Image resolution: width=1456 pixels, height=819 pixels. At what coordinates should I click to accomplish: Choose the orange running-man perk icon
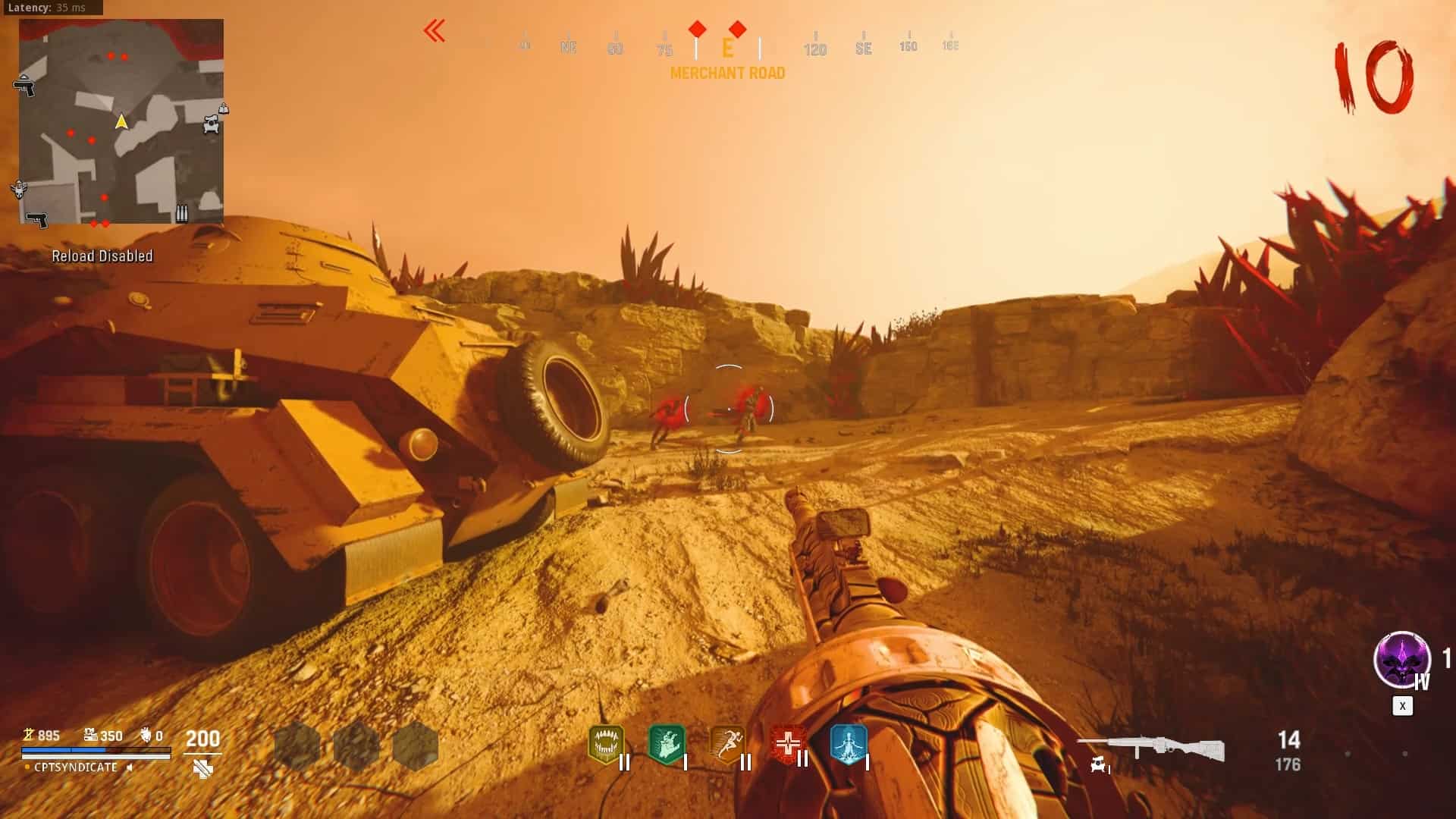click(727, 745)
